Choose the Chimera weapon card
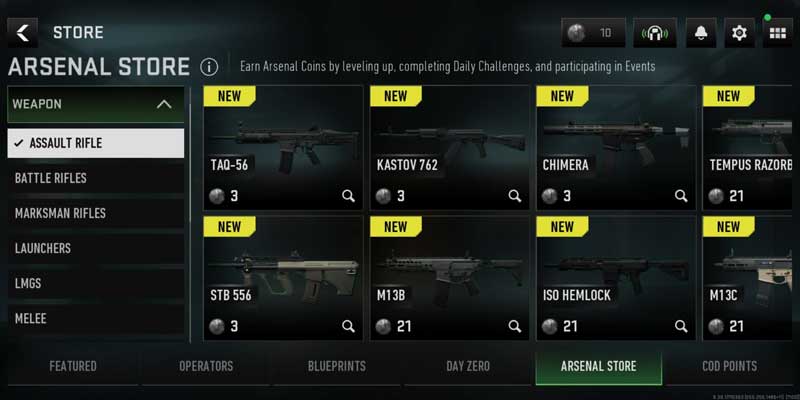Viewport: 800px width, 400px height. (615, 146)
